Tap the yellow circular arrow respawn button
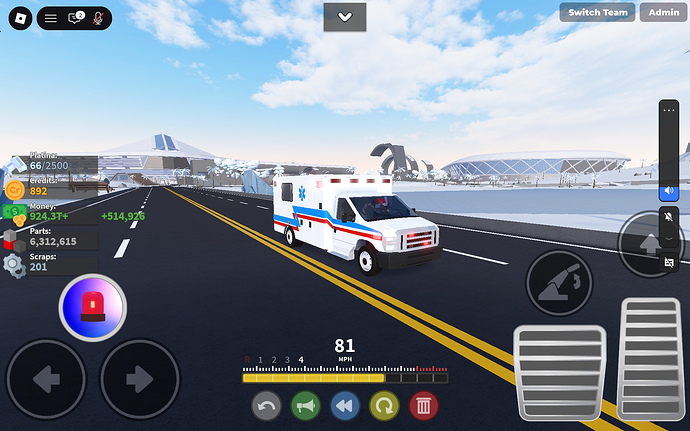Image resolution: width=690 pixels, height=431 pixels. 384,405
